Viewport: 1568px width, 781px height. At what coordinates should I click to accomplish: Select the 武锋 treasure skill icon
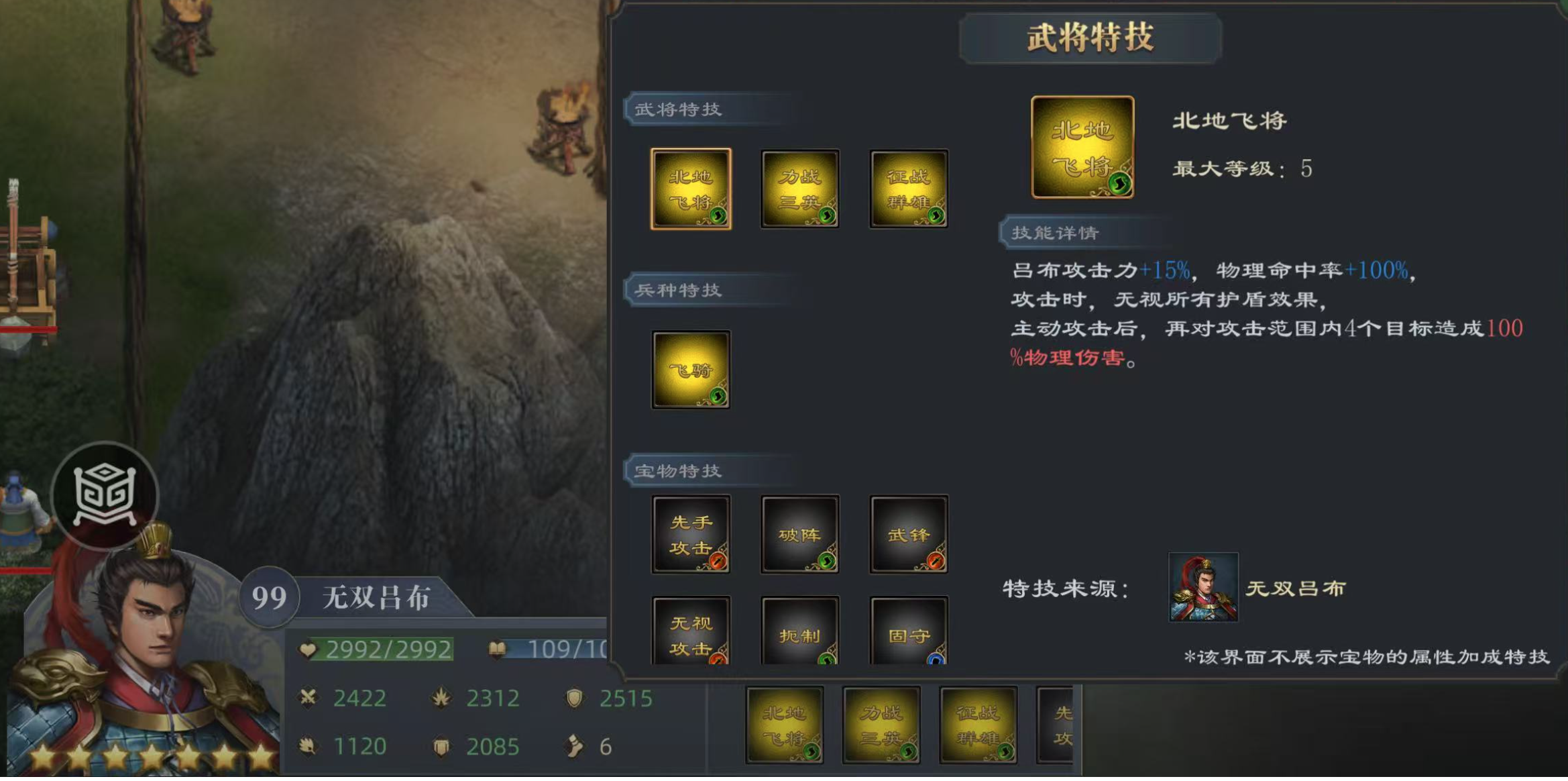(x=907, y=534)
